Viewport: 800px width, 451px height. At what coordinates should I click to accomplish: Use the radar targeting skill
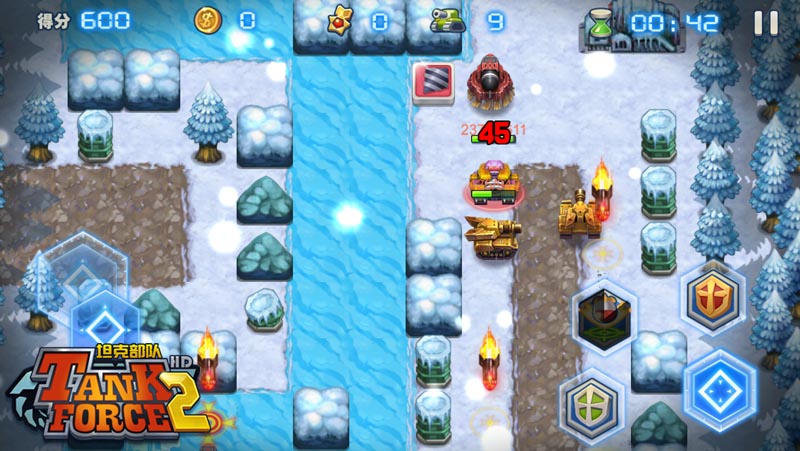point(604,316)
